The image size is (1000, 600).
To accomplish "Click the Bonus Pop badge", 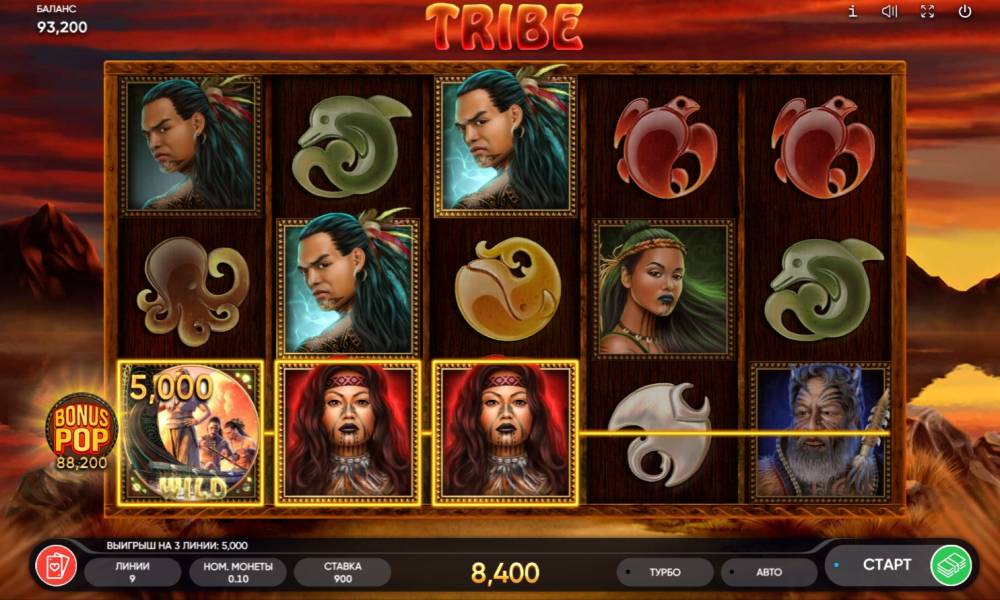I will click(x=81, y=432).
